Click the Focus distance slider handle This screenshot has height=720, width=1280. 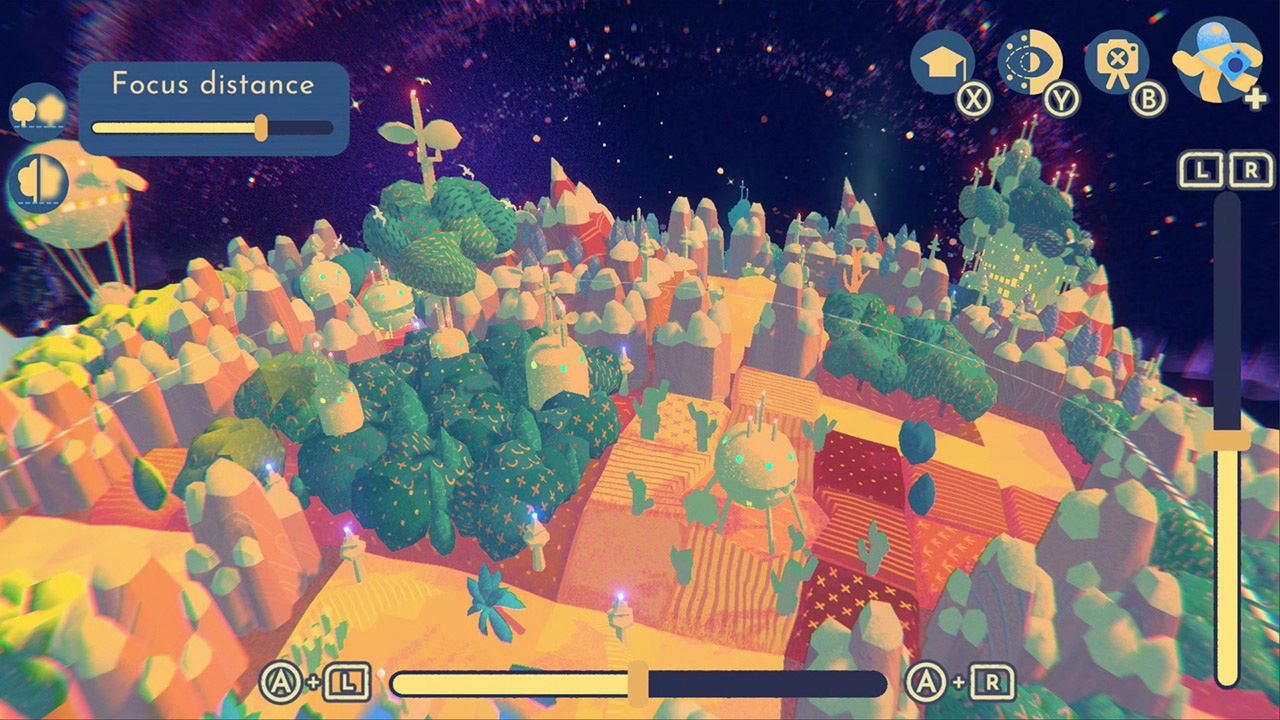(x=262, y=126)
